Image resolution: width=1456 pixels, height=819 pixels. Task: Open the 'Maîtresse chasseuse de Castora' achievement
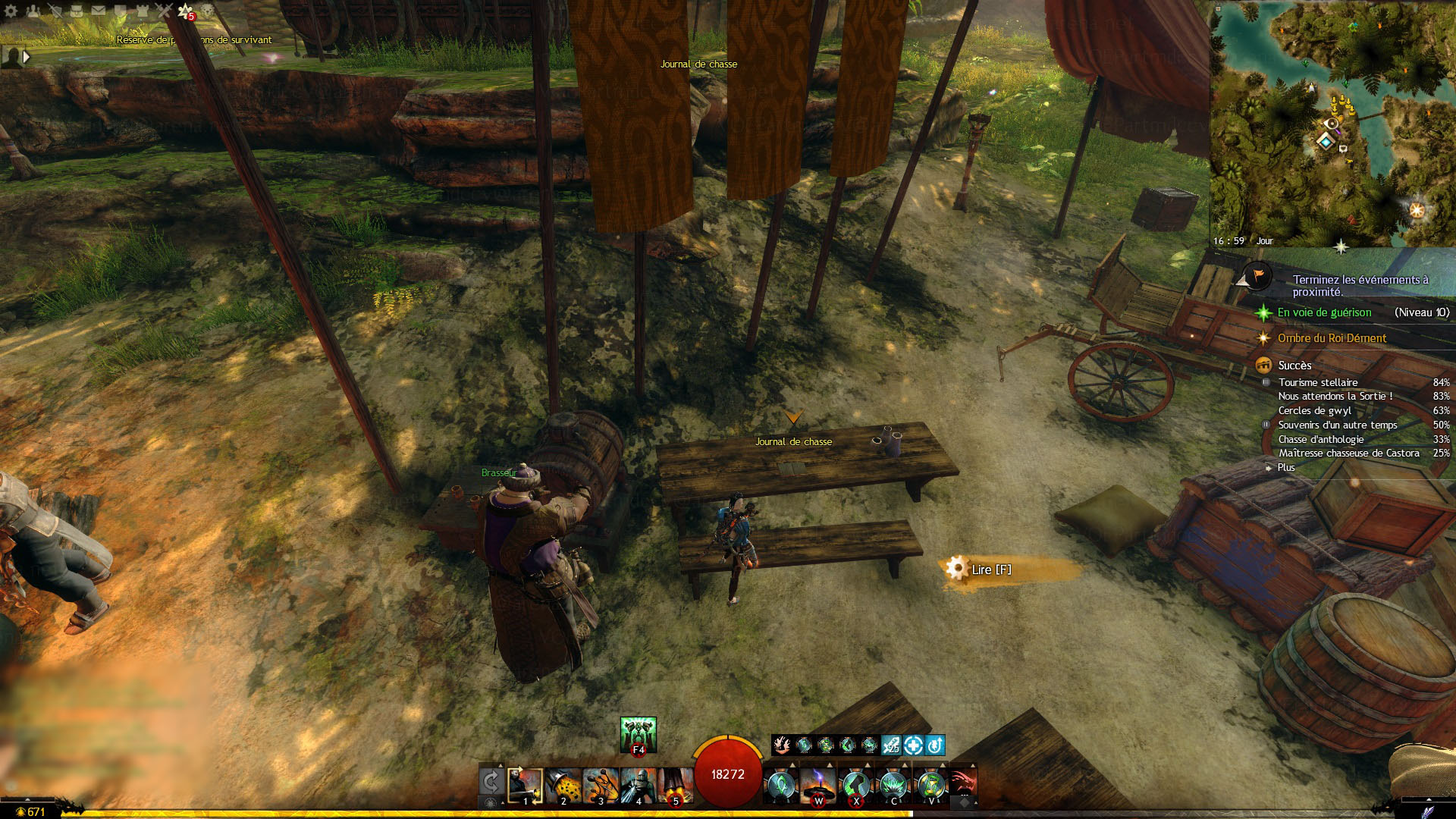point(1348,453)
